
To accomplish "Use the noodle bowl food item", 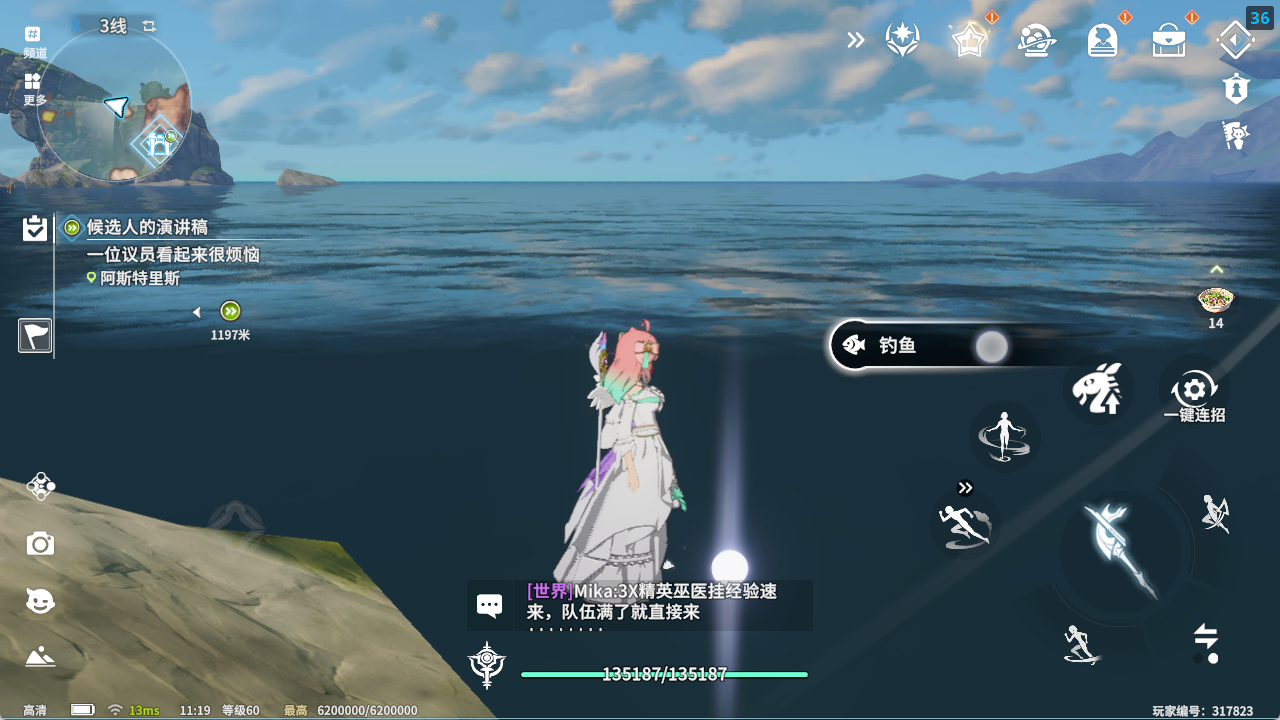I will pos(1215,300).
